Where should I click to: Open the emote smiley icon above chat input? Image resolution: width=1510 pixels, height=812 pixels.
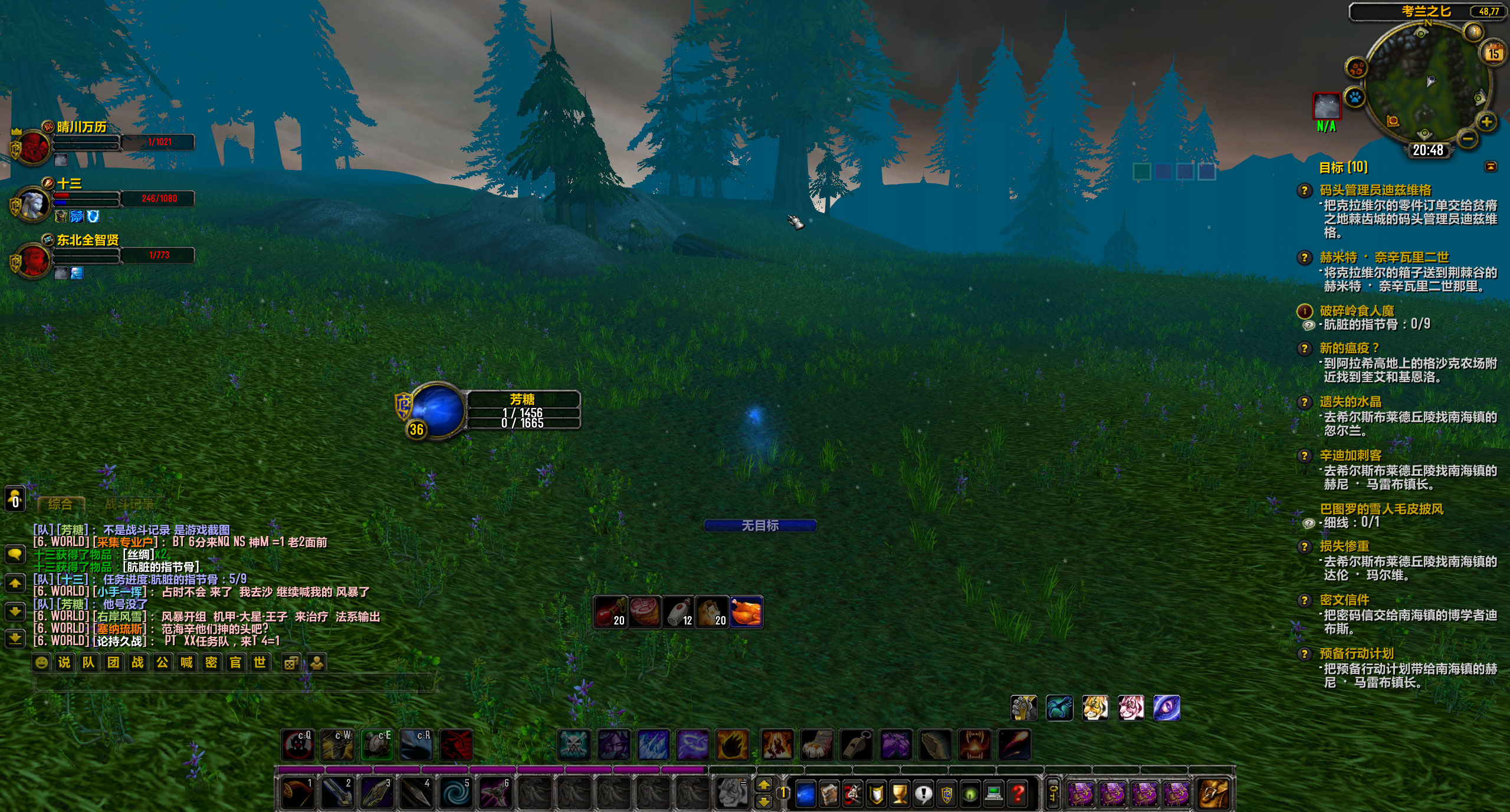[x=41, y=662]
